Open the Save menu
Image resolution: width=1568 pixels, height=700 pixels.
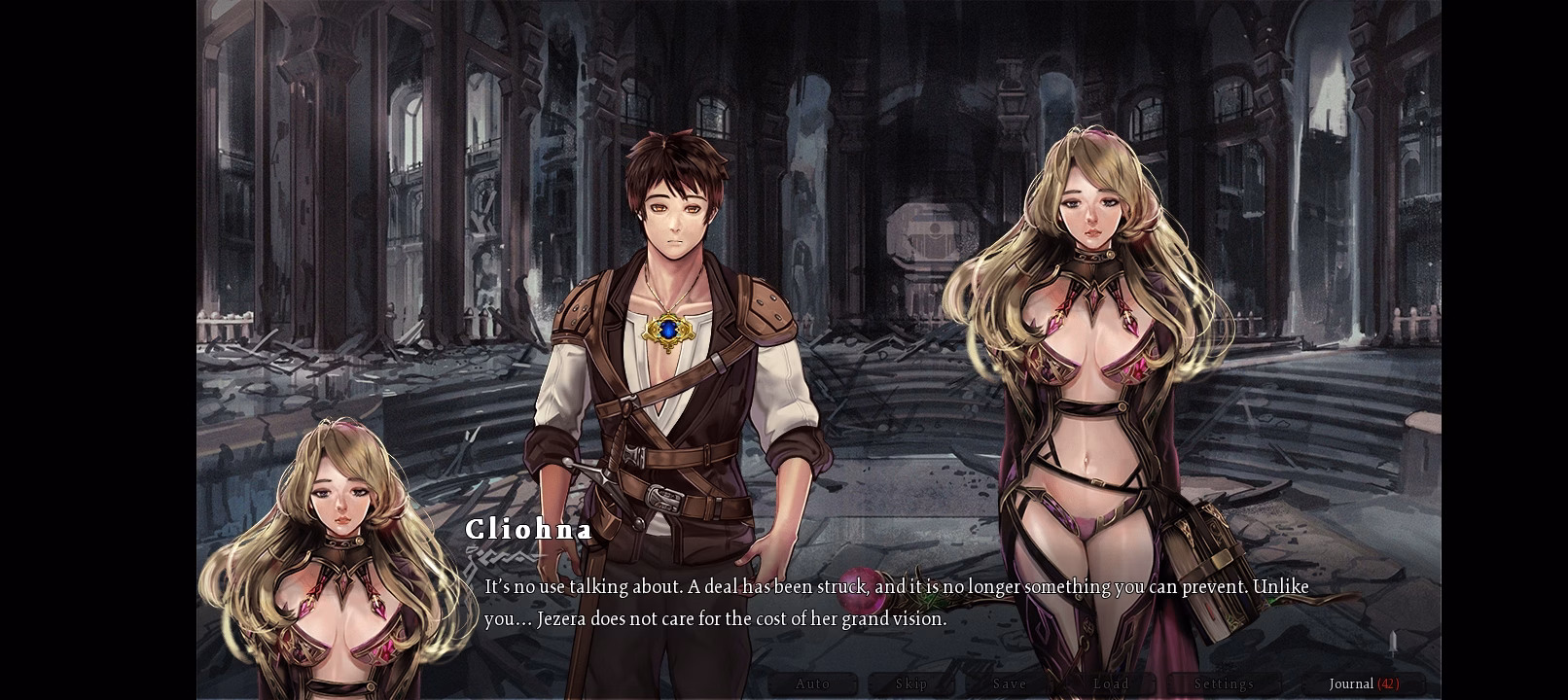point(1010,683)
